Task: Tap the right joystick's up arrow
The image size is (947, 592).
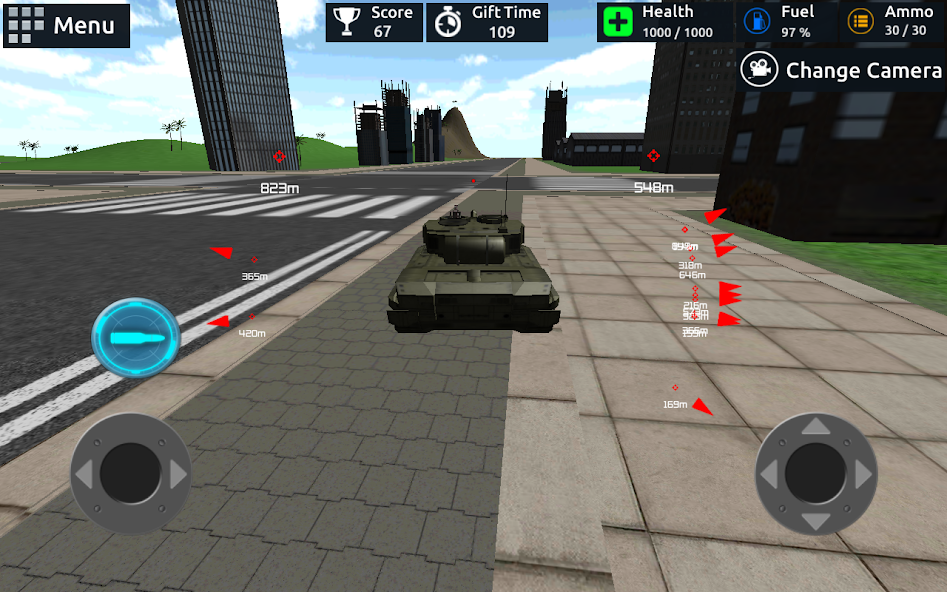Action: (x=816, y=427)
